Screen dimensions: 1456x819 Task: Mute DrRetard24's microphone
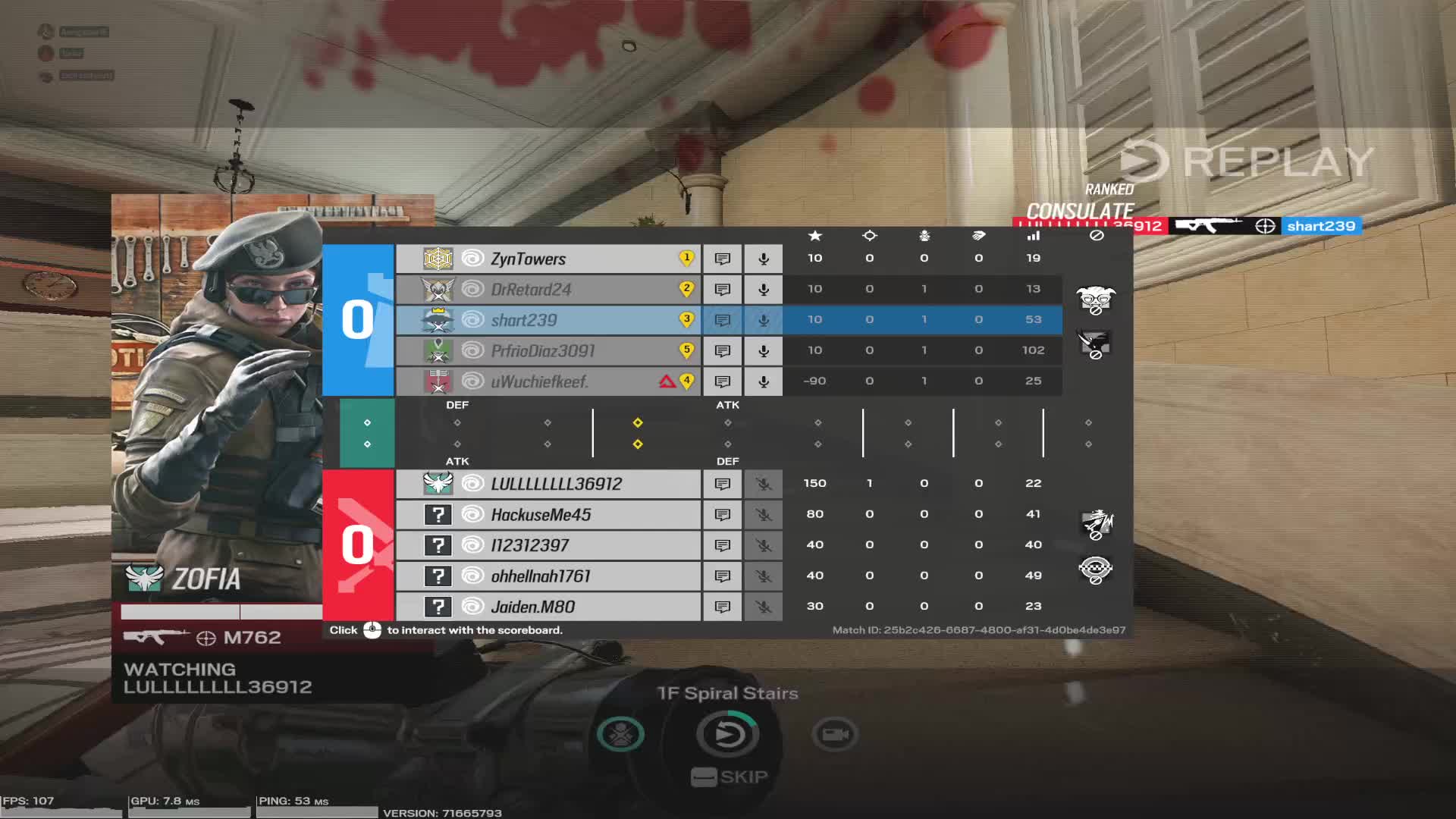pos(763,289)
